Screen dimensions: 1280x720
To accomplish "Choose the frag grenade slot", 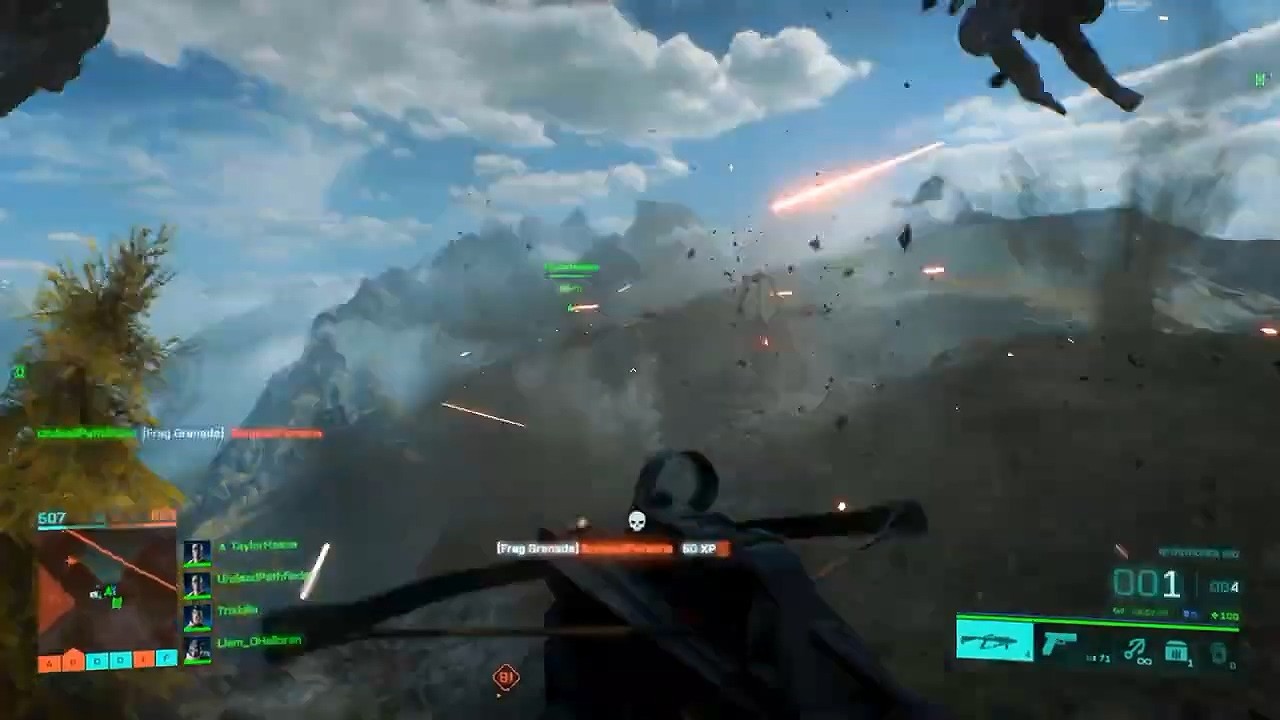I will click(x=1218, y=653).
